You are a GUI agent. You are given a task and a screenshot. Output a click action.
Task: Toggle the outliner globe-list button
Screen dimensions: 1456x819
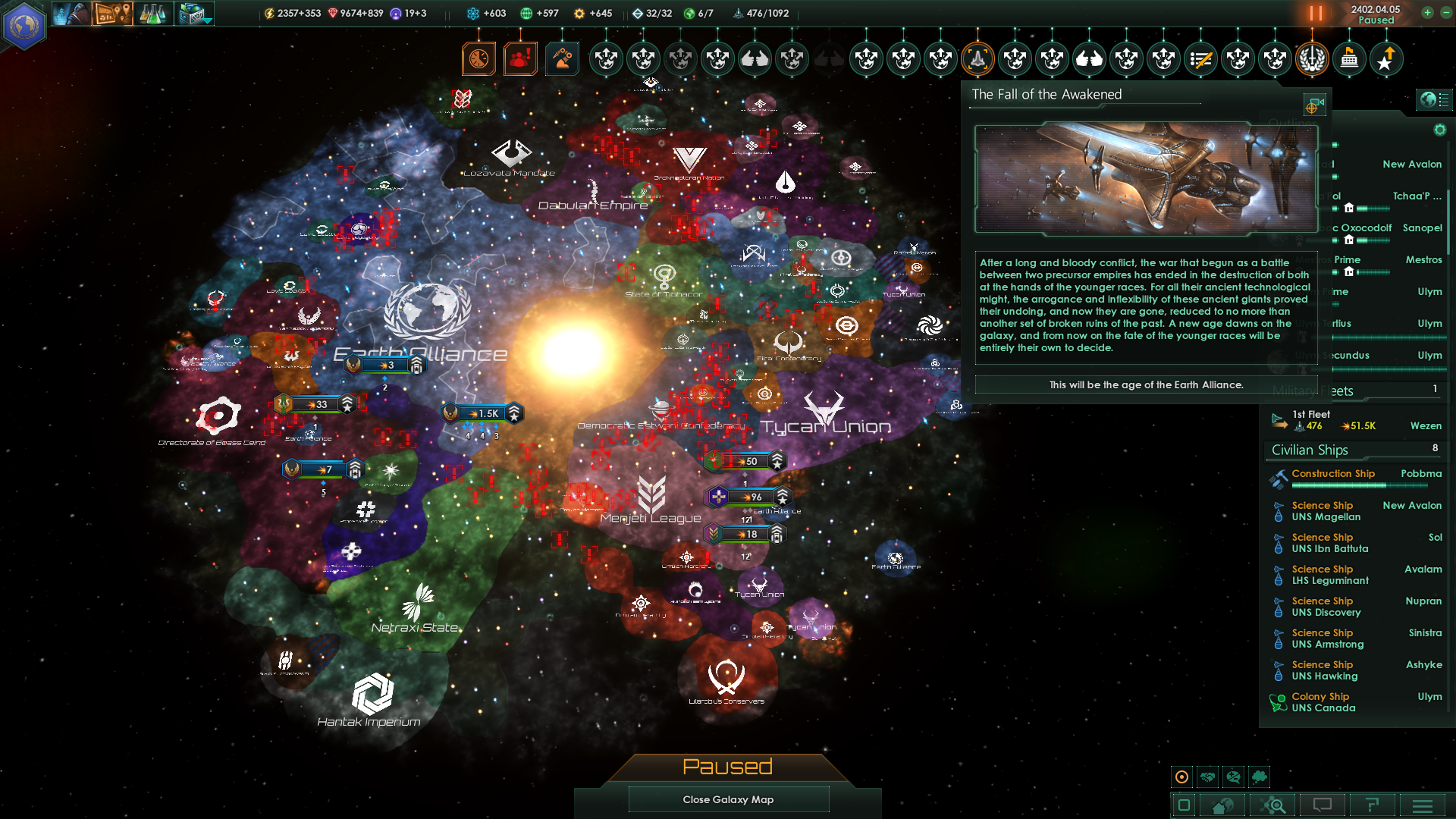pyautogui.click(x=1434, y=99)
